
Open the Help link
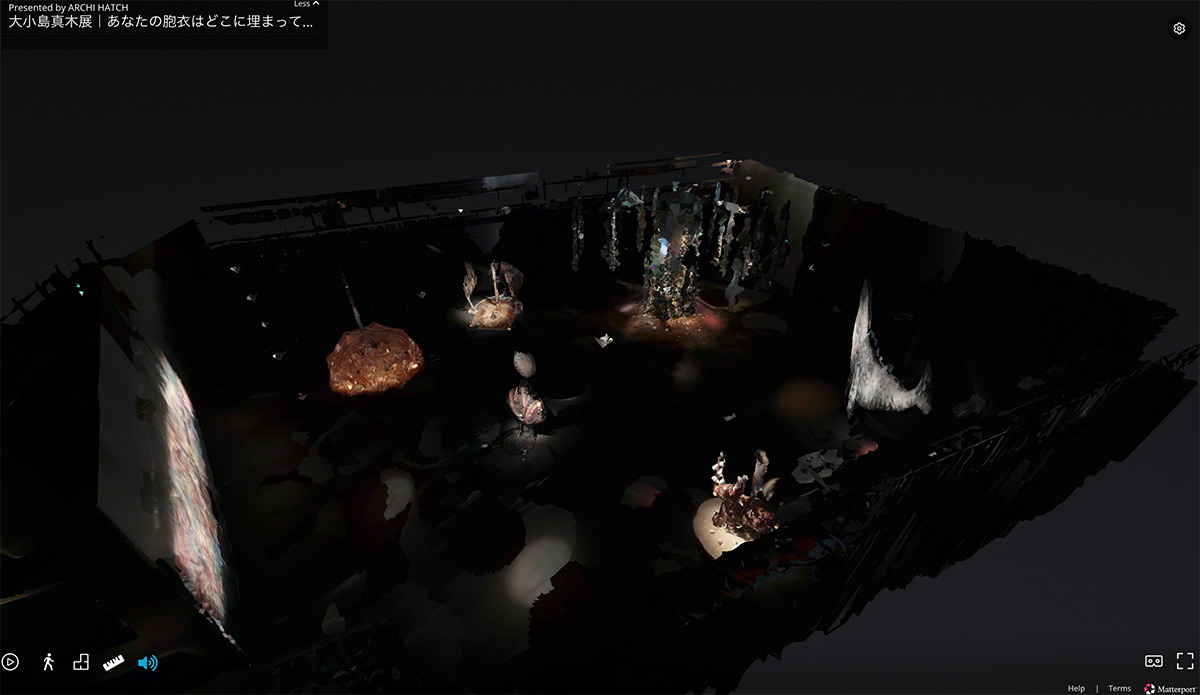pos(1076,688)
